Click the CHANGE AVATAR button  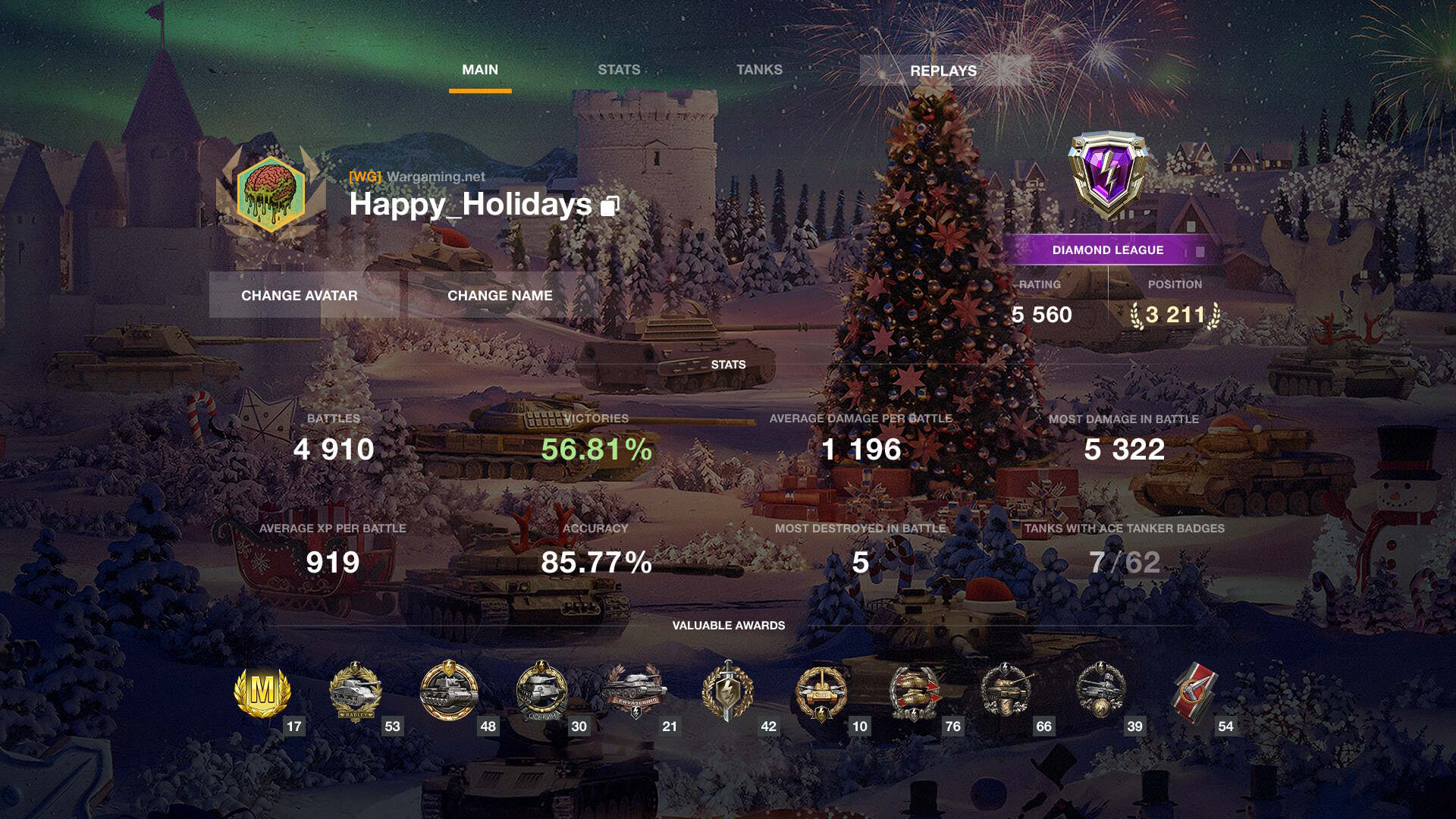pyautogui.click(x=300, y=295)
